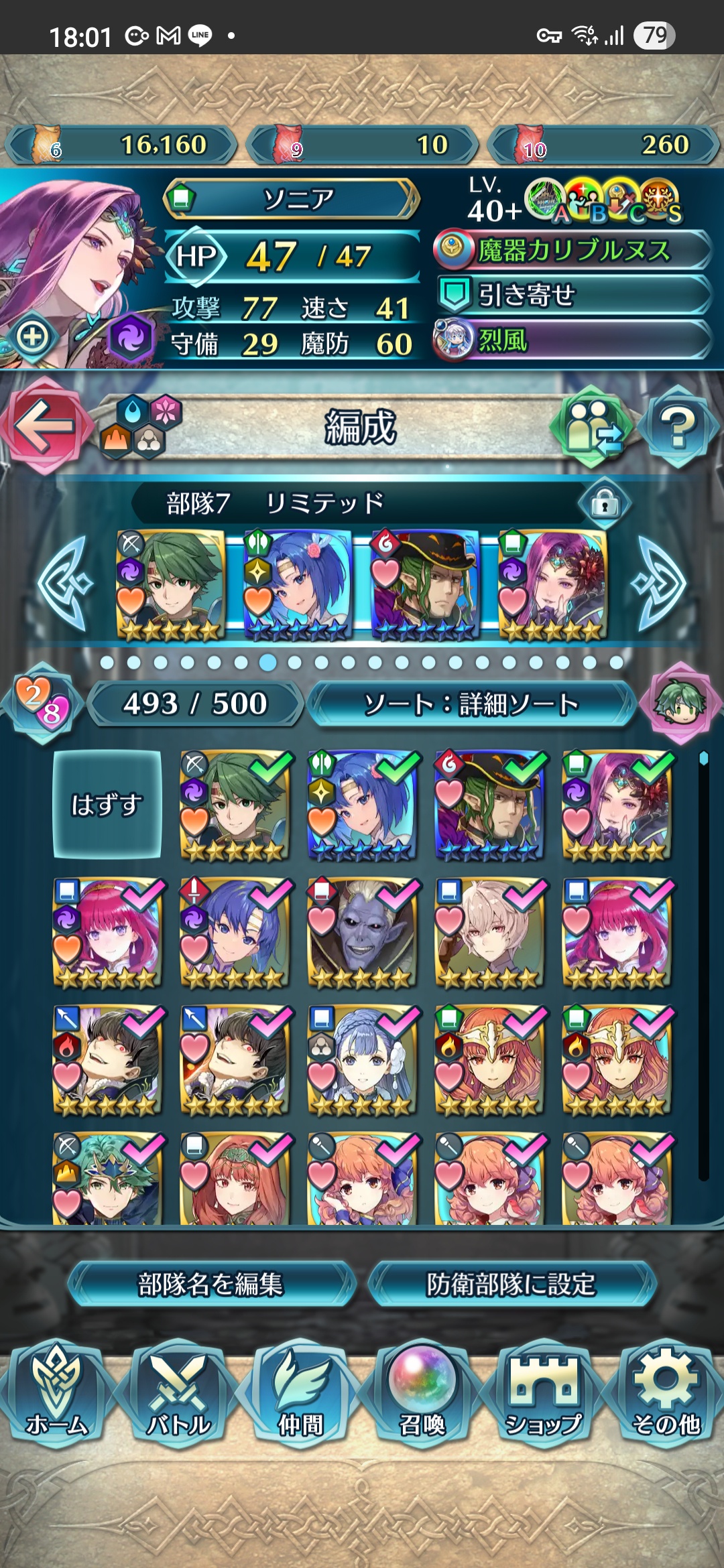This screenshot has width=724, height=1568.
Task: Open the help question mark button
Action: tap(678, 427)
